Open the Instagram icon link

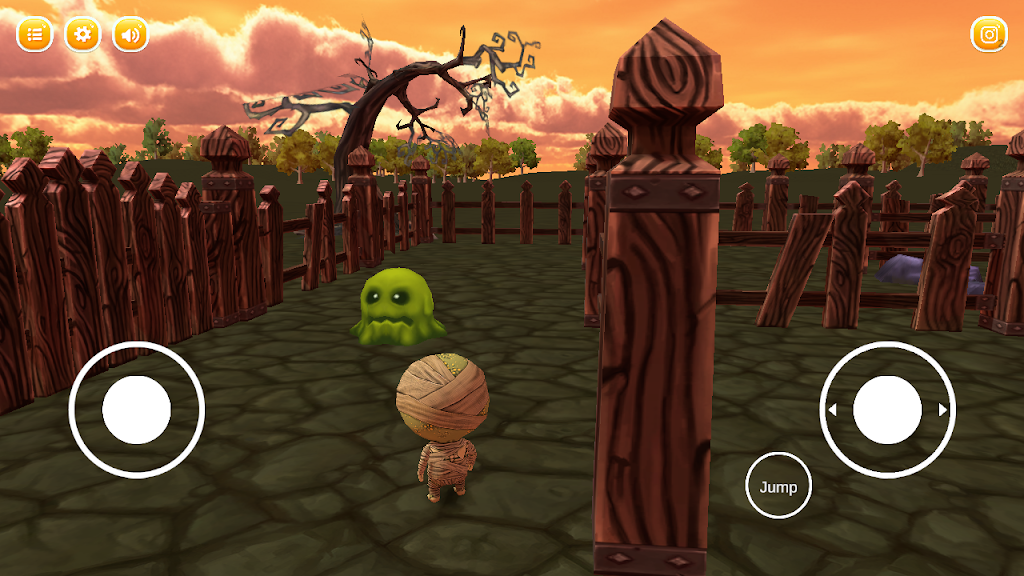(989, 35)
